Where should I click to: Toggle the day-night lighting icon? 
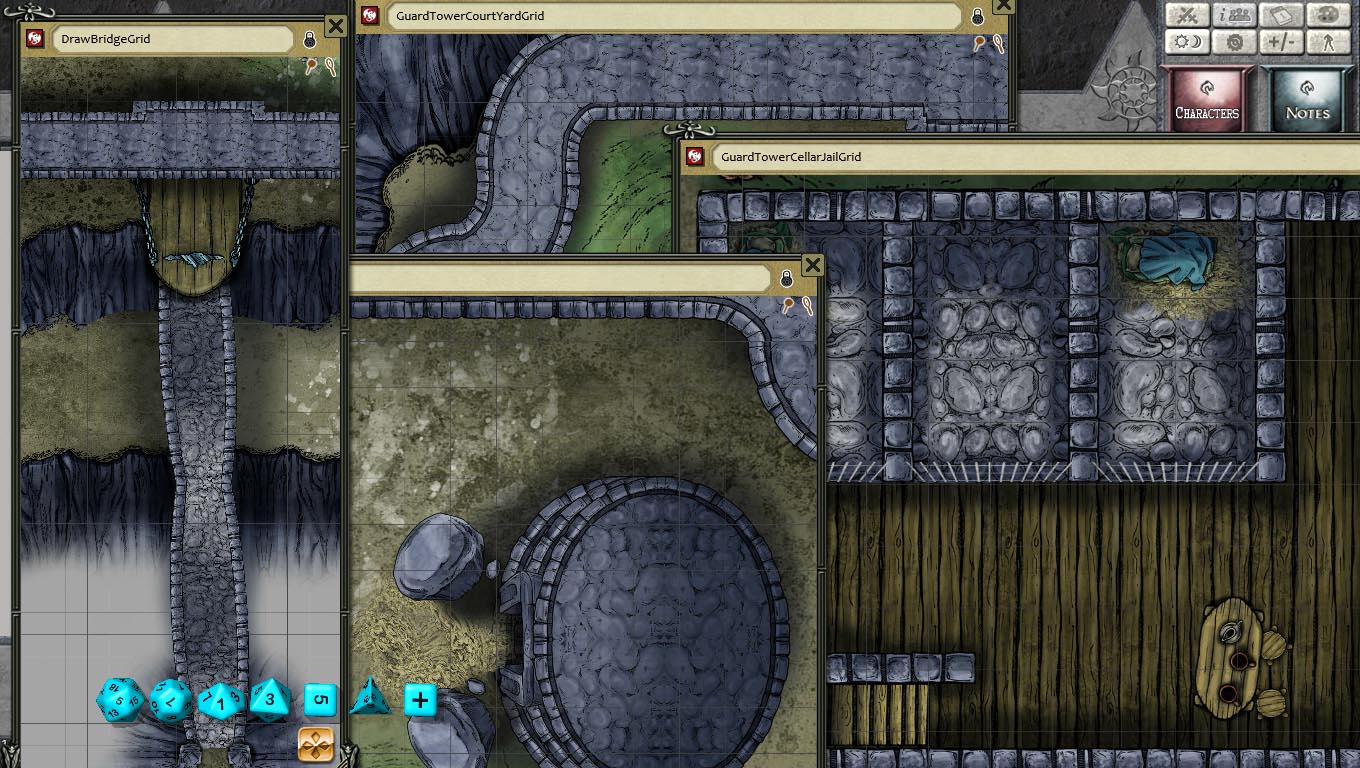pos(1187,42)
